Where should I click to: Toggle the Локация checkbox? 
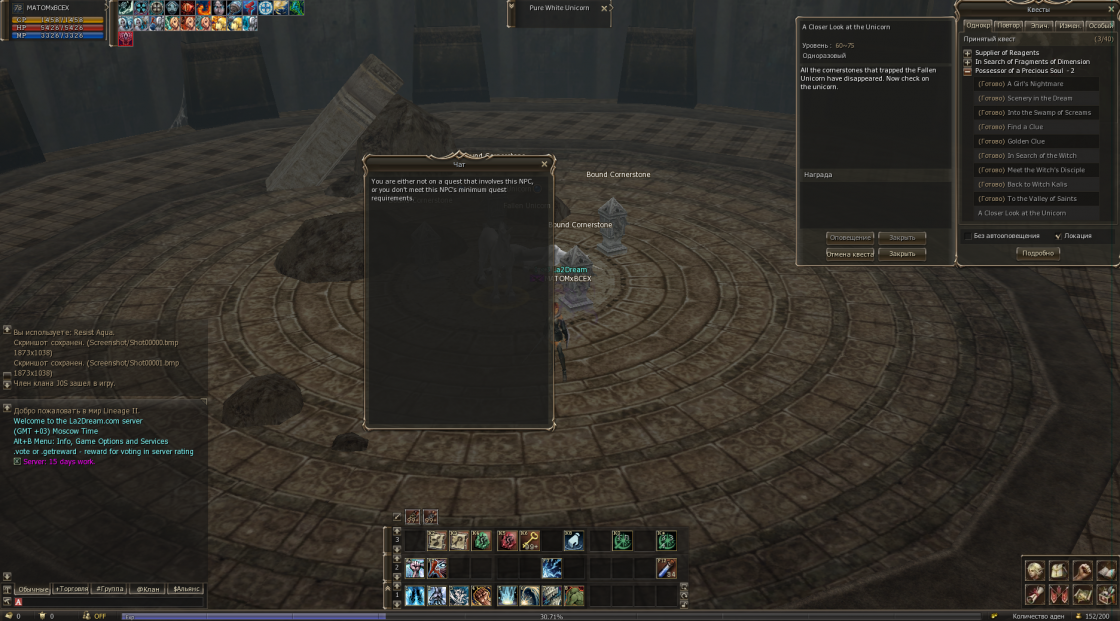tap(1058, 236)
